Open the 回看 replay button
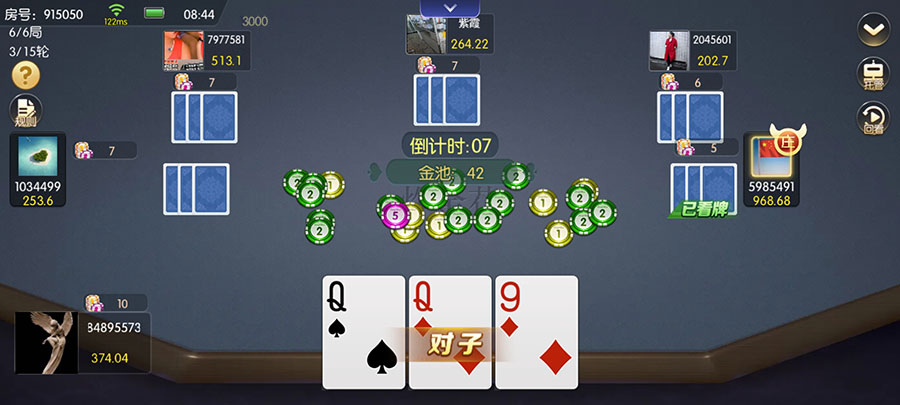 (874, 119)
